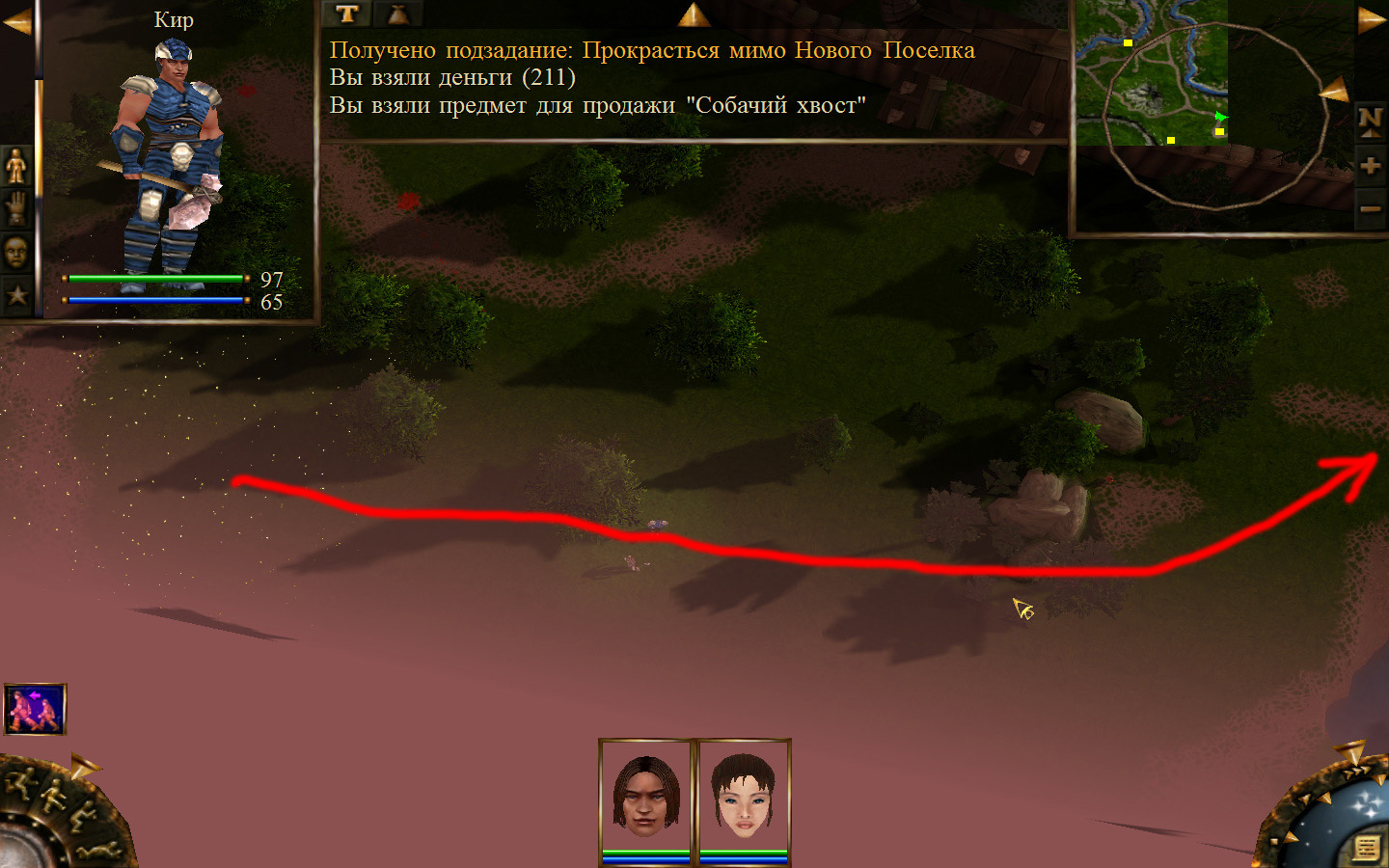Collapse the character panel with the left arrow
Image resolution: width=1389 pixels, height=868 pixels.
point(16,21)
